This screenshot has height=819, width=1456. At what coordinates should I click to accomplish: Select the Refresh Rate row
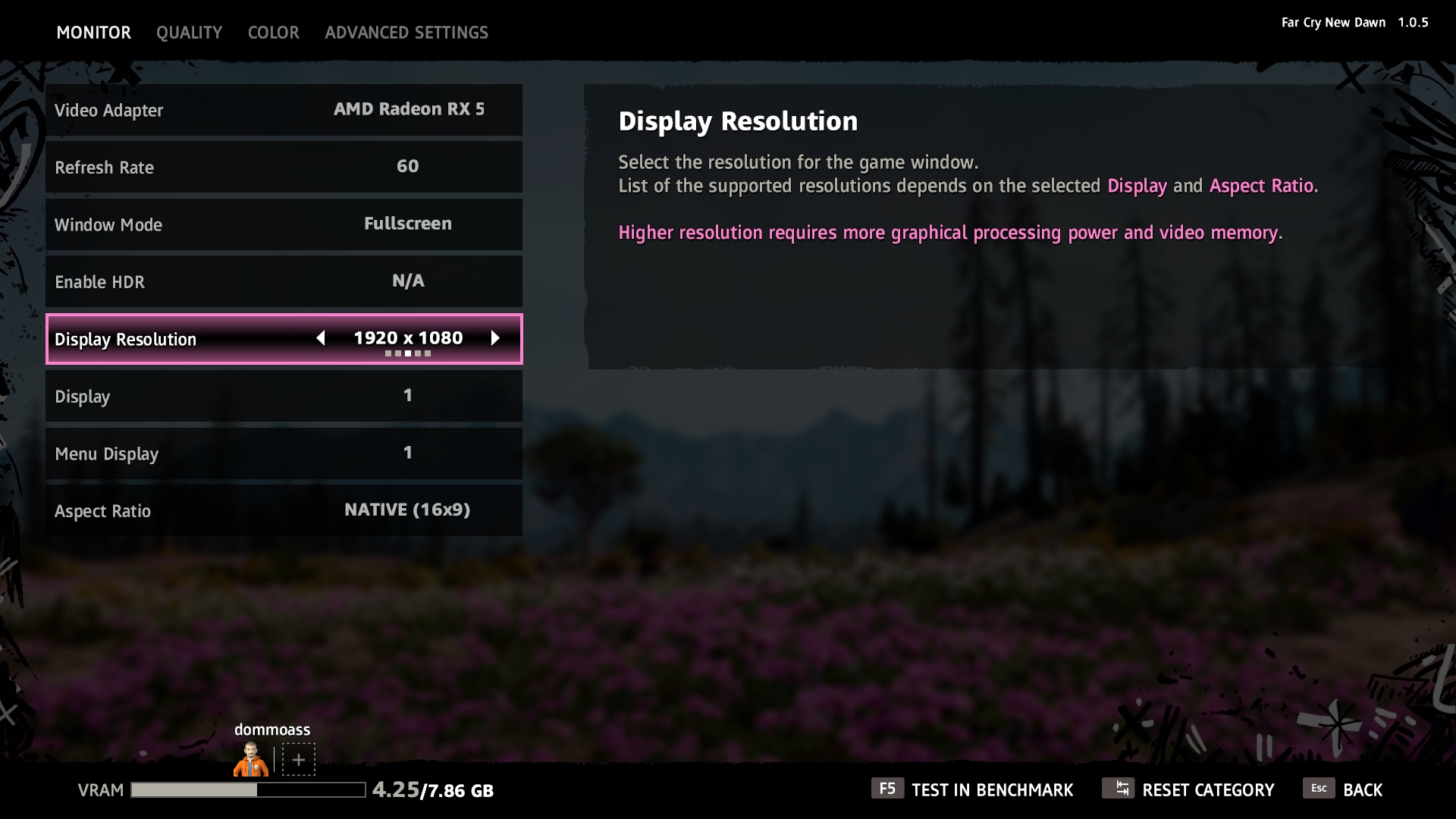click(284, 167)
